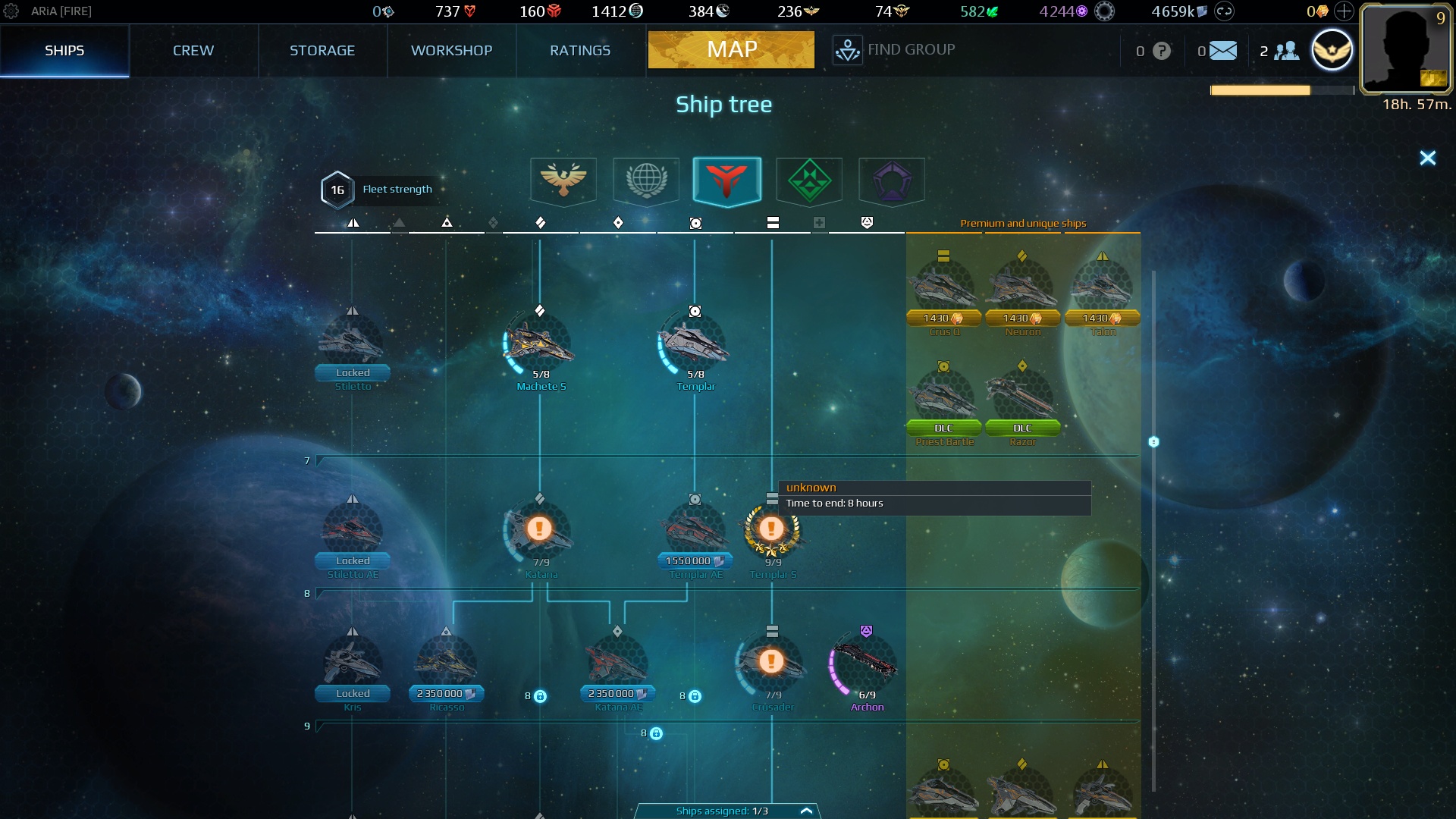Screen dimensions: 1456x819
Task: Click the DLC button under Razor
Action: [x=1022, y=428]
